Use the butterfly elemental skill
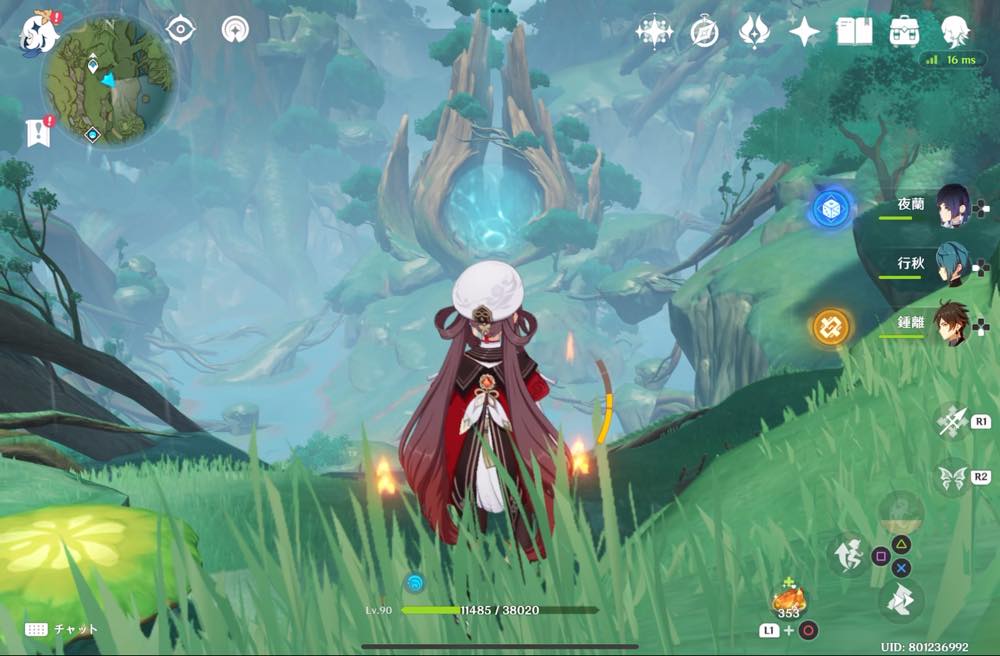 [x=952, y=476]
